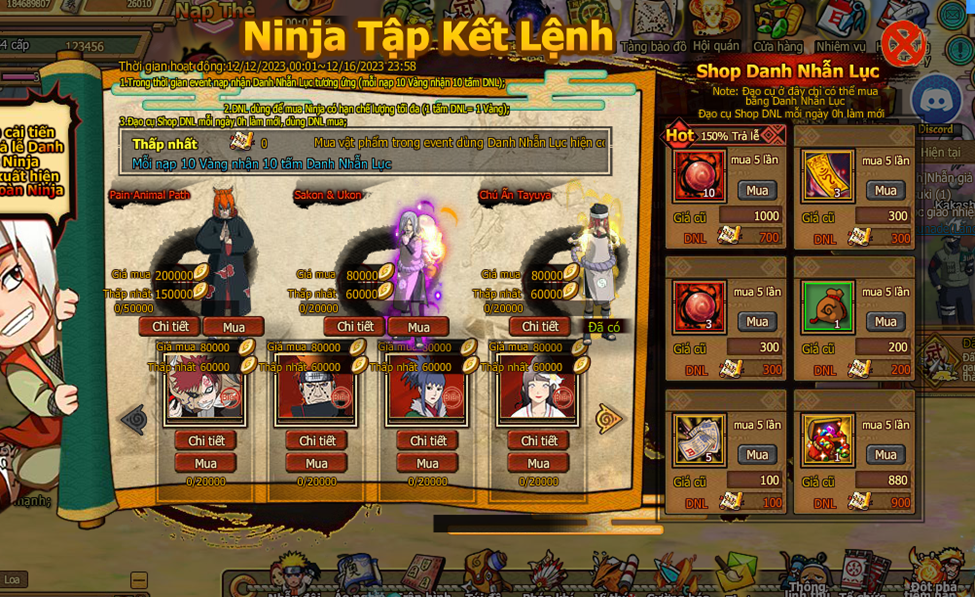Screen dimensions: 975x597
Task: Buy the red-haired Gaara portrait ninja
Action: 206,464
